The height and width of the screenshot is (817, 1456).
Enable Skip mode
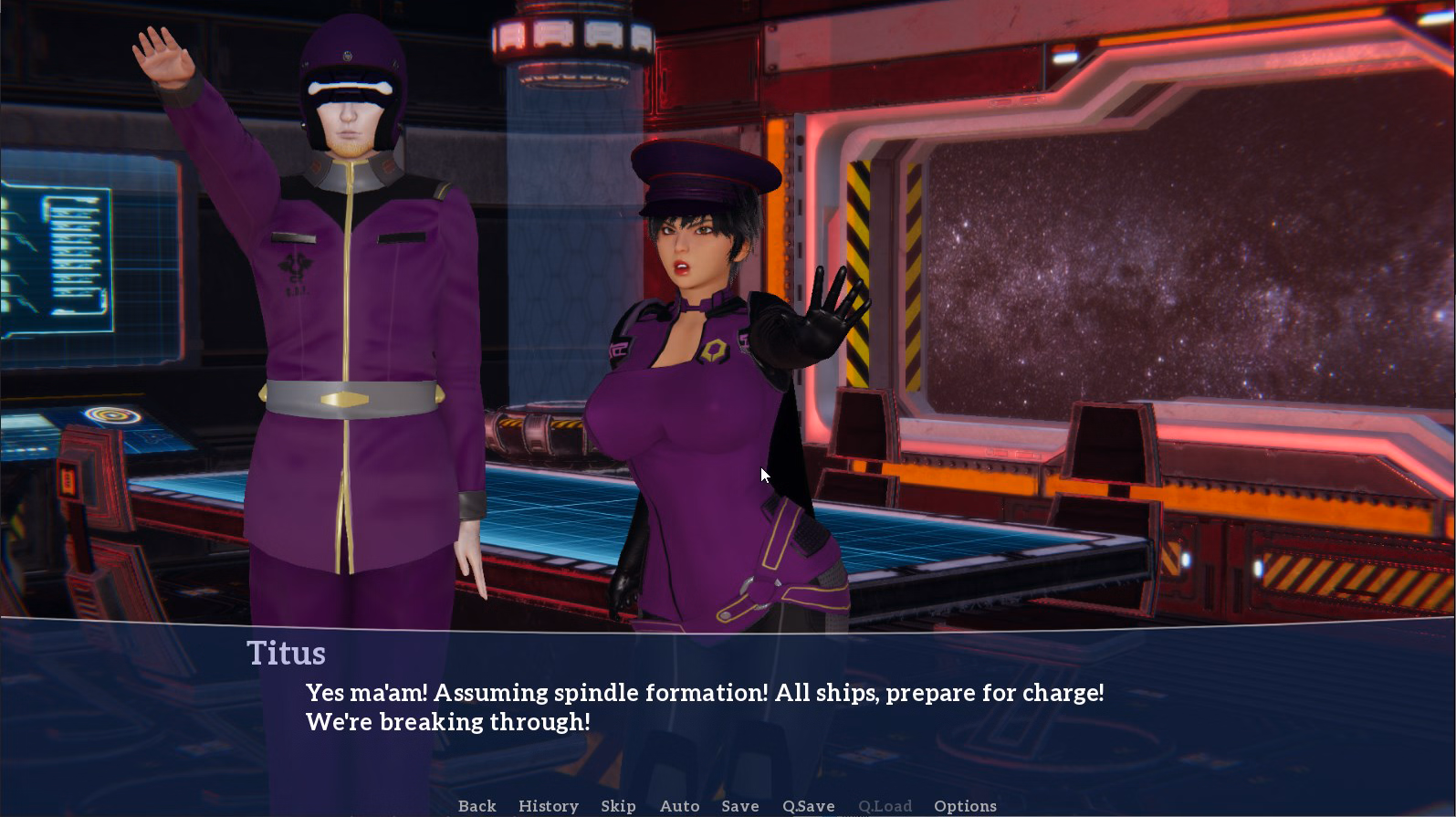point(619,806)
